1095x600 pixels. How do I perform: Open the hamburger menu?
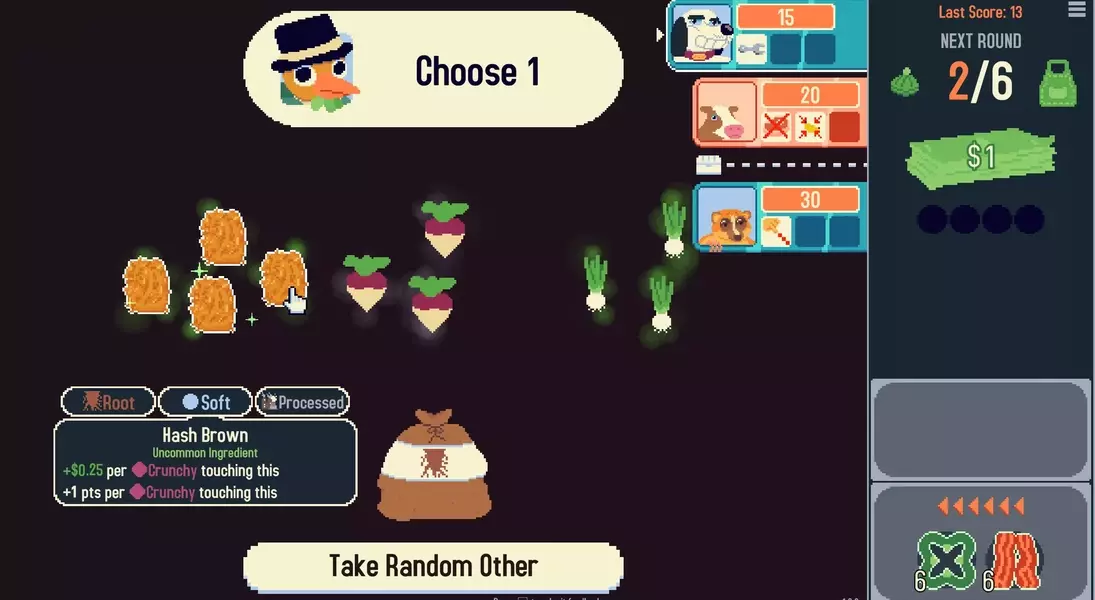click(x=1076, y=11)
